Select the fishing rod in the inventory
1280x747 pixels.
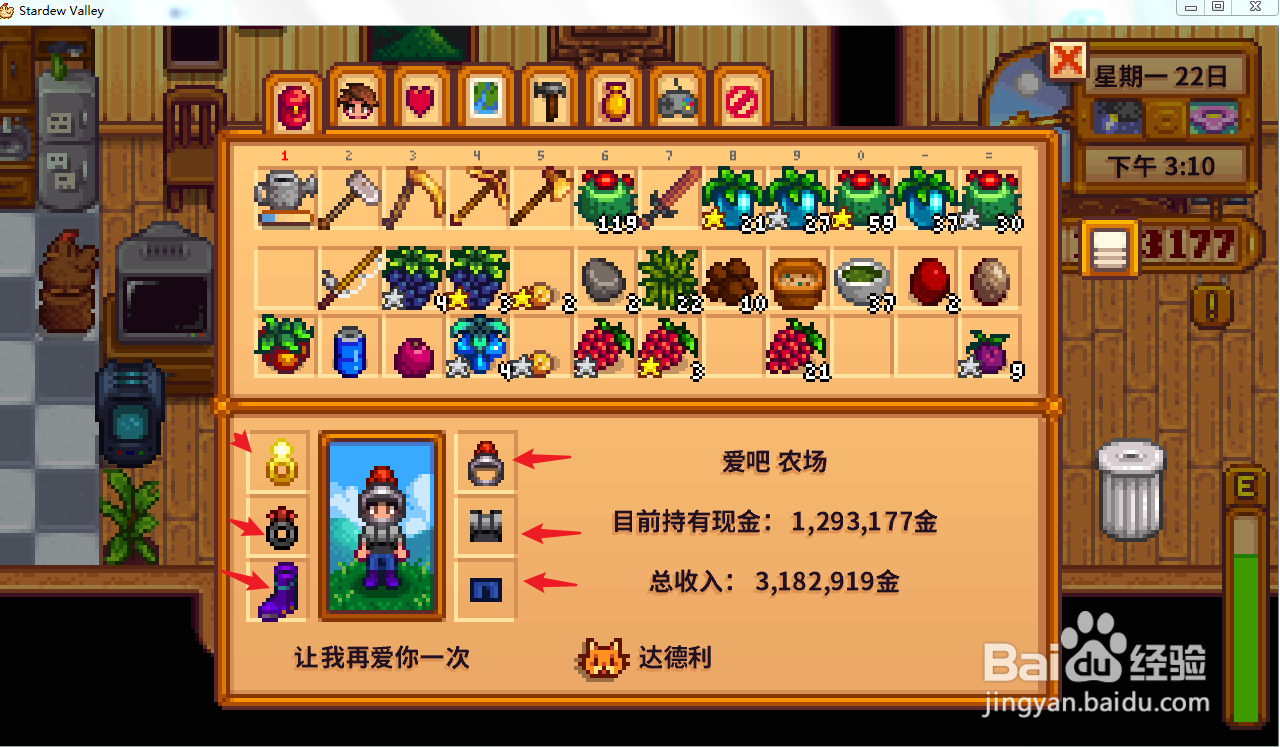tap(350, 278)
